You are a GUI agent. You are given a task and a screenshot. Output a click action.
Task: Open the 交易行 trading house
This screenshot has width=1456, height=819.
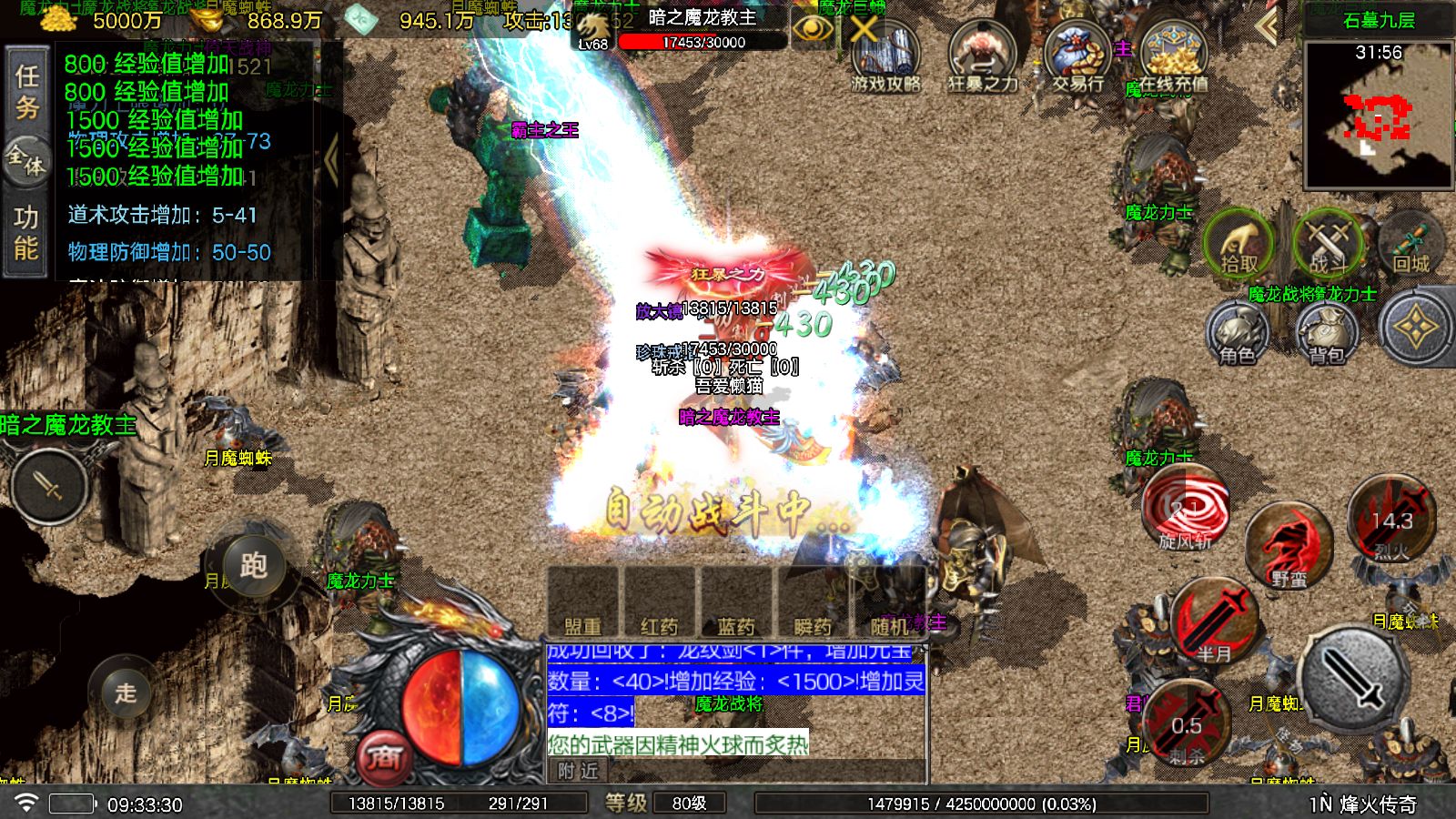1077,57
